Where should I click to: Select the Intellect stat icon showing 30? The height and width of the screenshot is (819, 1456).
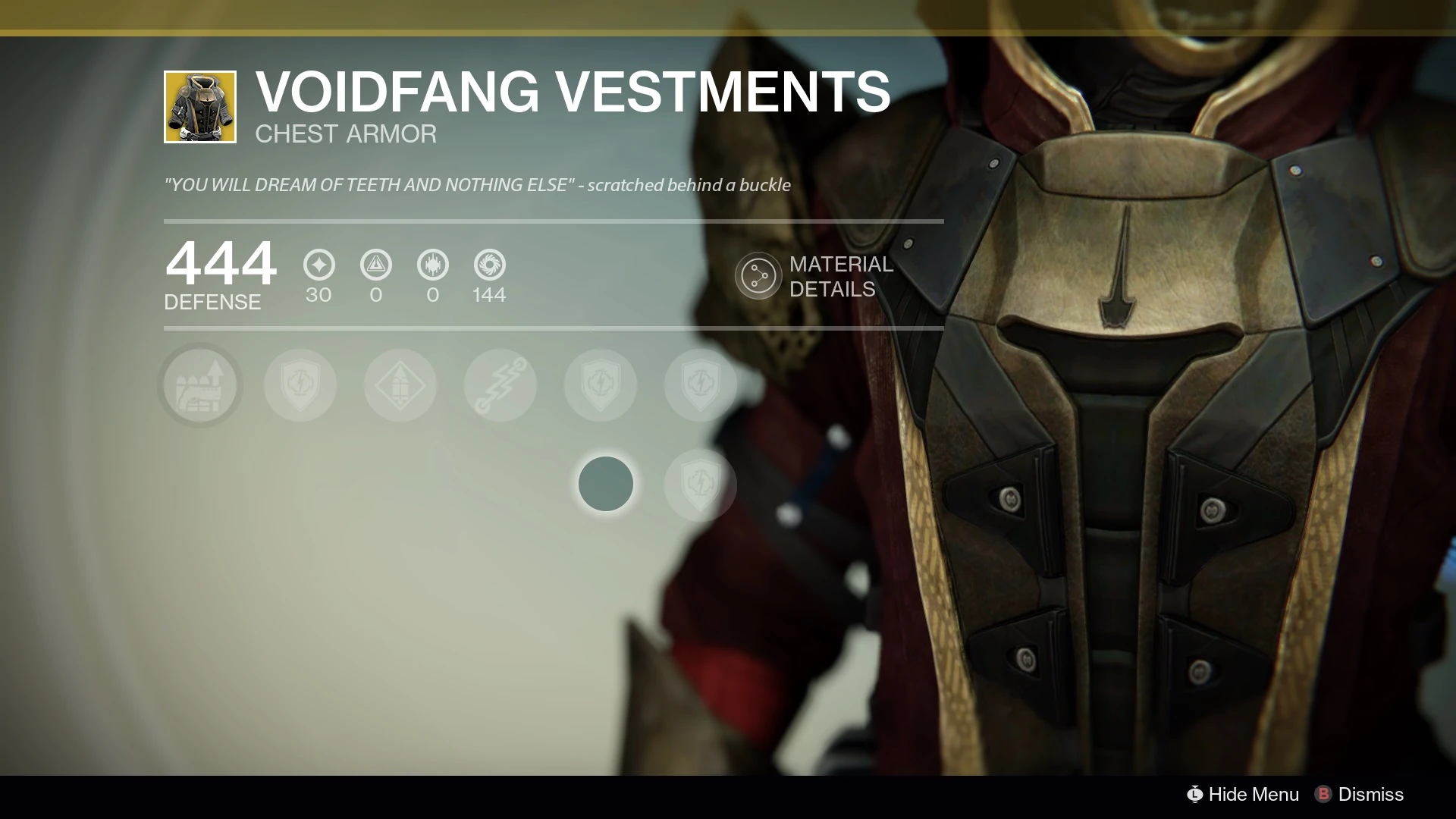(x=318, y=265)
